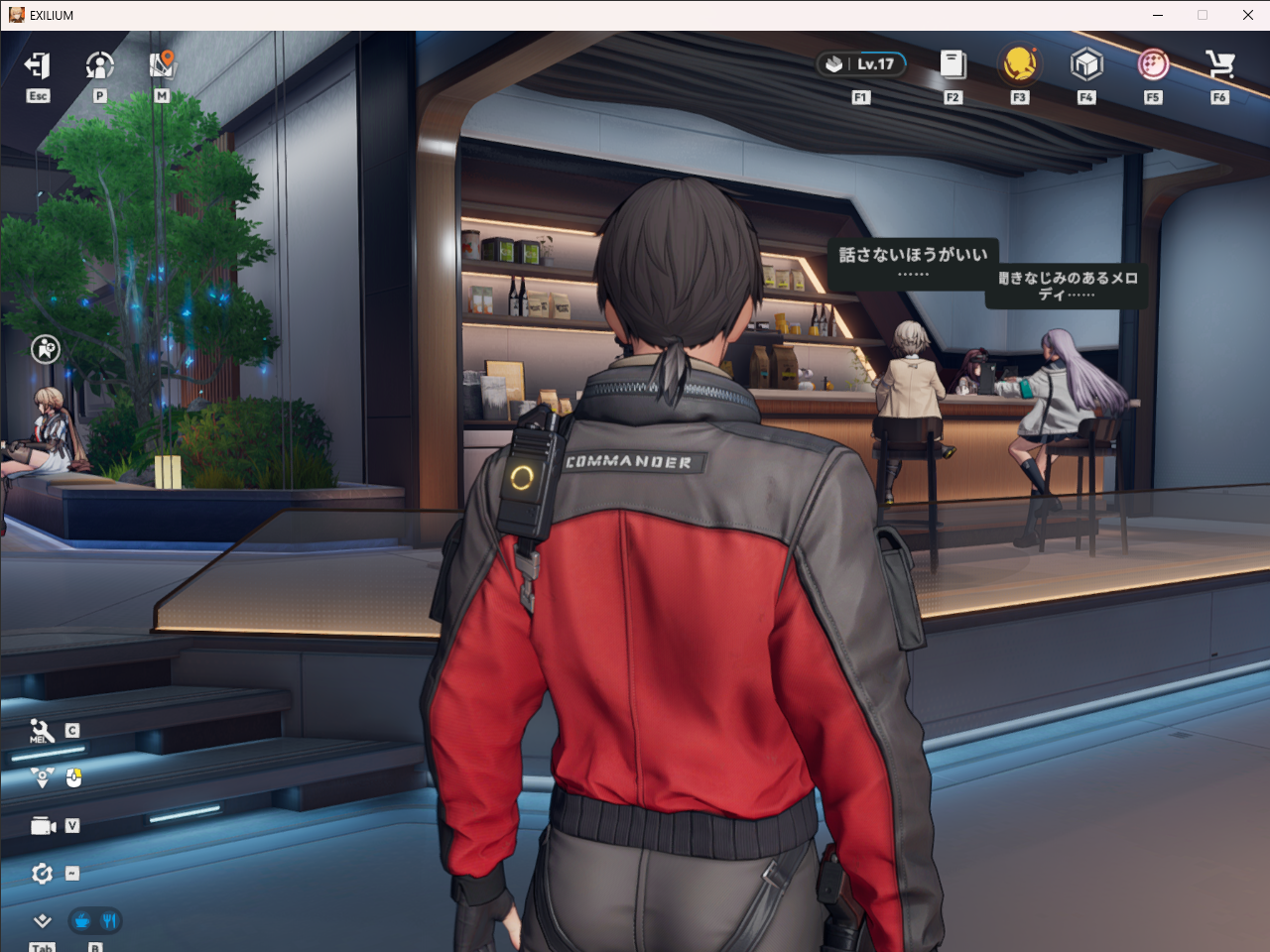This screenshot has height=952, width=1270.
Task: Select the blue fork and knife icon
Action: point(109,921)
